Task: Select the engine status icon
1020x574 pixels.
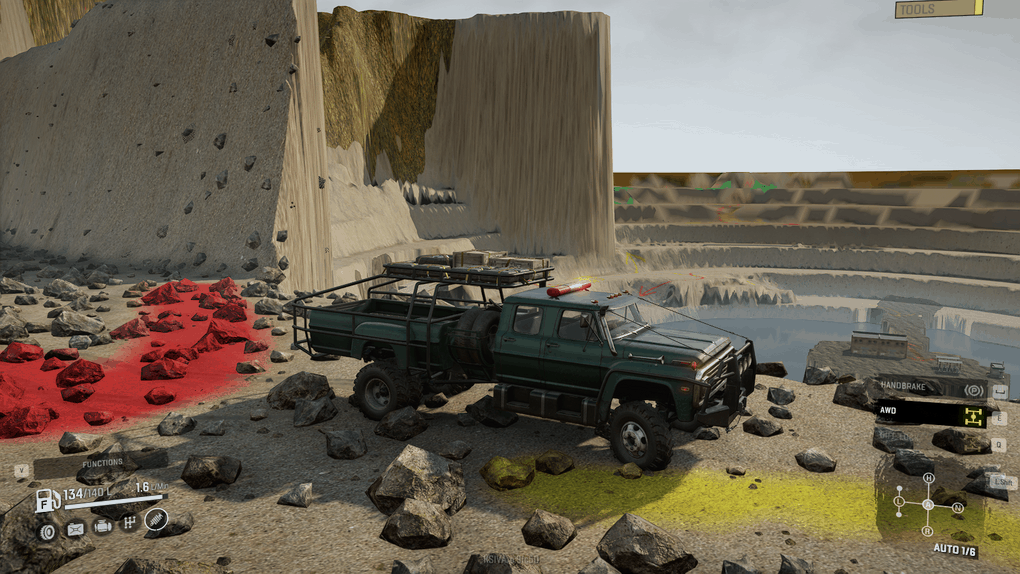Action: tap(102, 527)
